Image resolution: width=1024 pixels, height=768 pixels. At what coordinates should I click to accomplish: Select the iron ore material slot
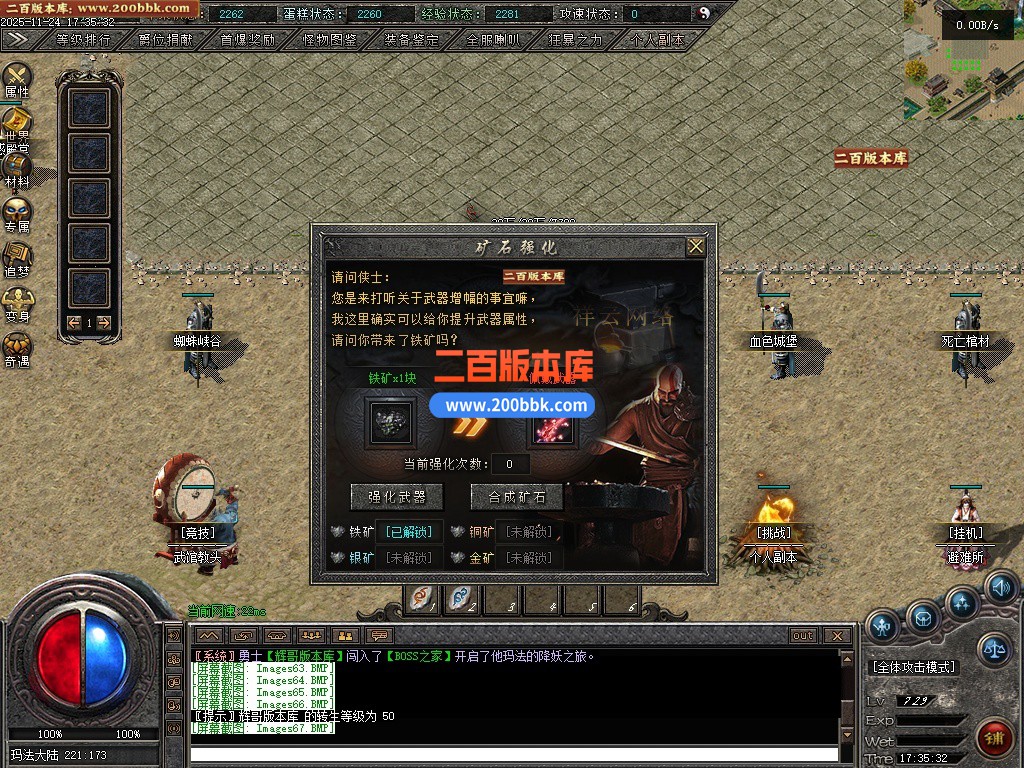click(387, 420)
